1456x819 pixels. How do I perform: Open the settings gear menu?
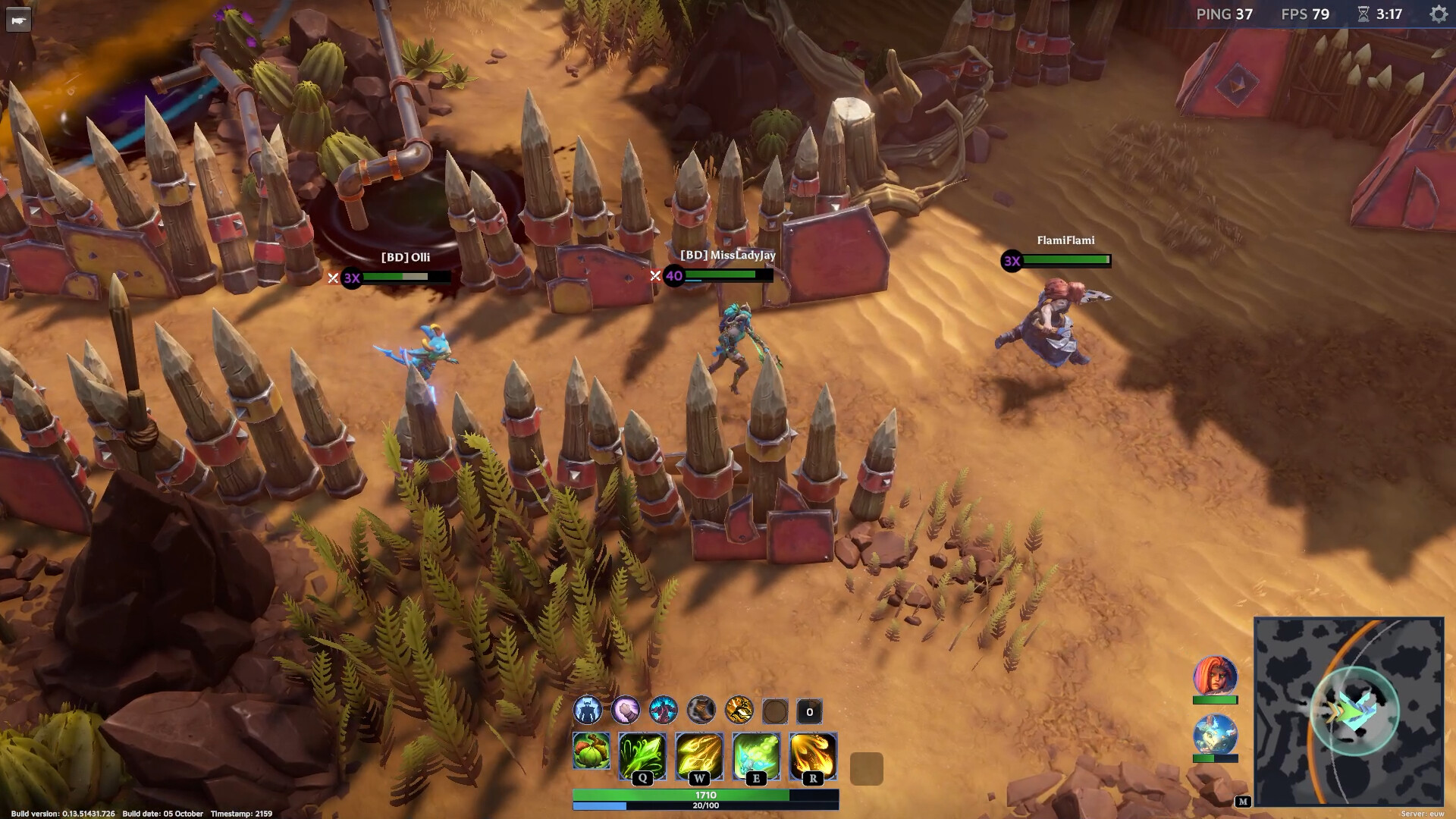tap(1438, 14)
